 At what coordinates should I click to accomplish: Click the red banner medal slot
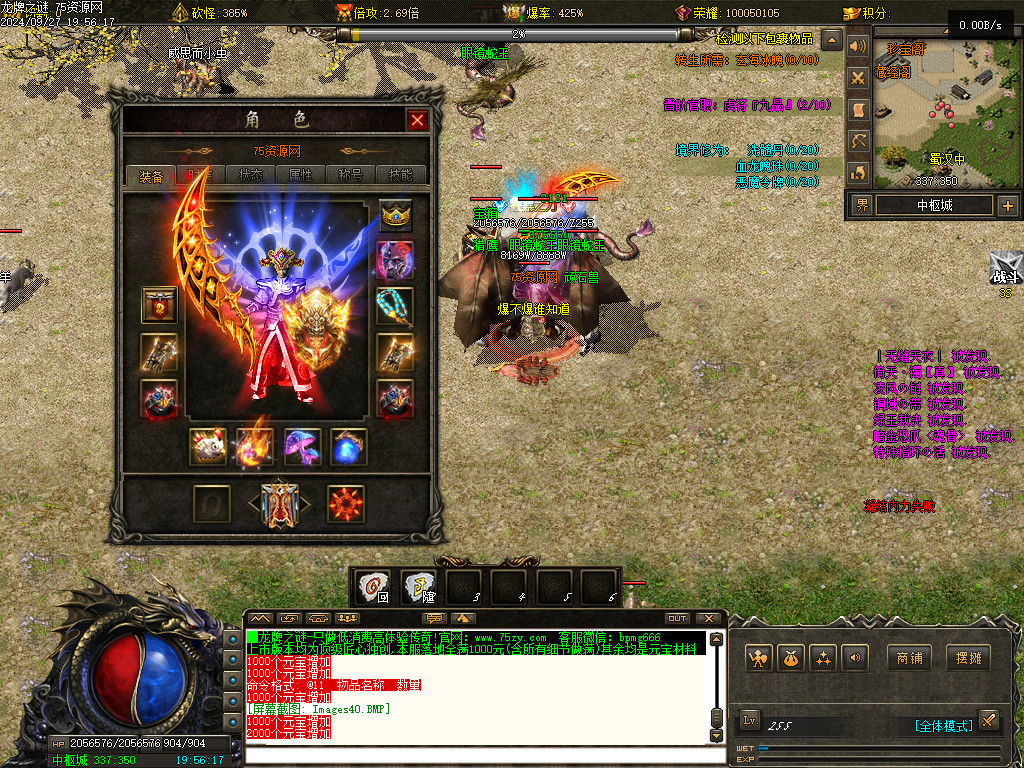pyautogui.click(x=160, y=306)
